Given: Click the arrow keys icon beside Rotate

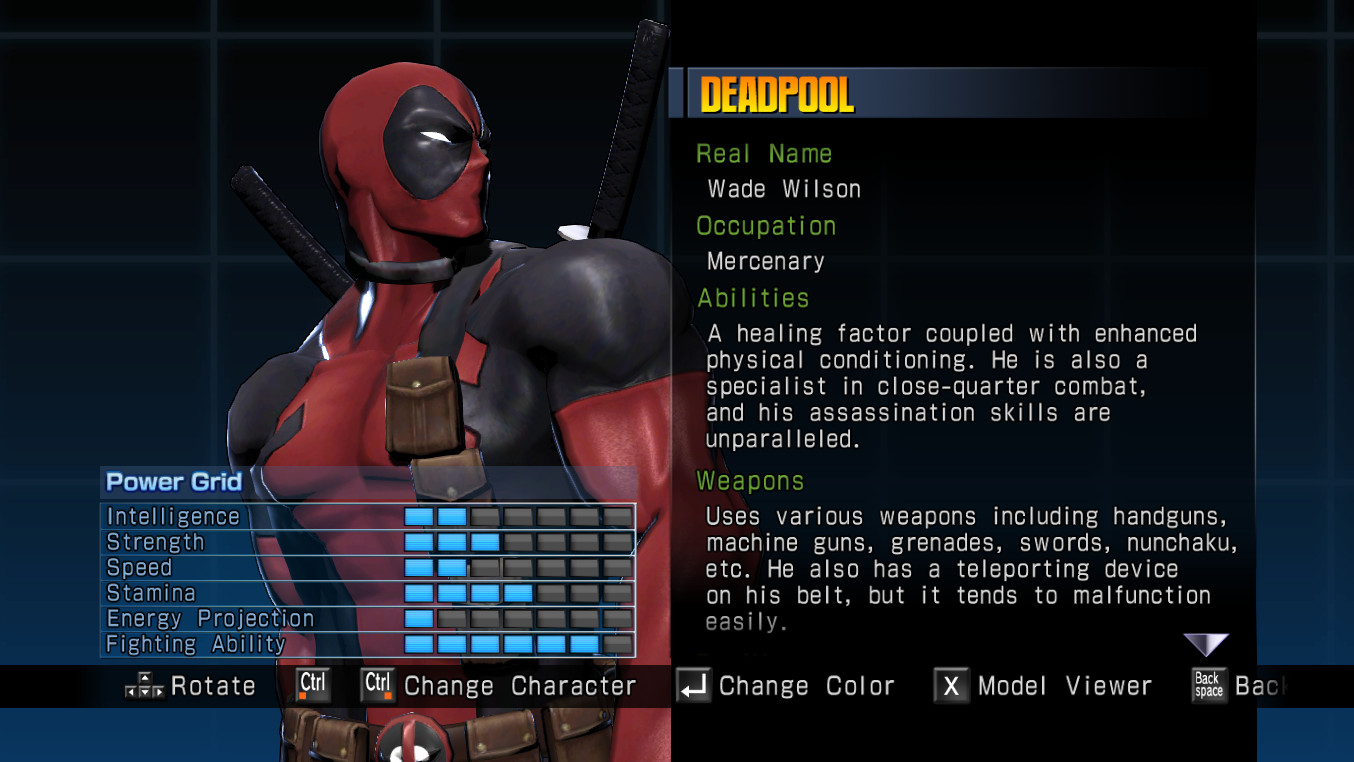Looking at the screenshot, I should click(144, 686).
